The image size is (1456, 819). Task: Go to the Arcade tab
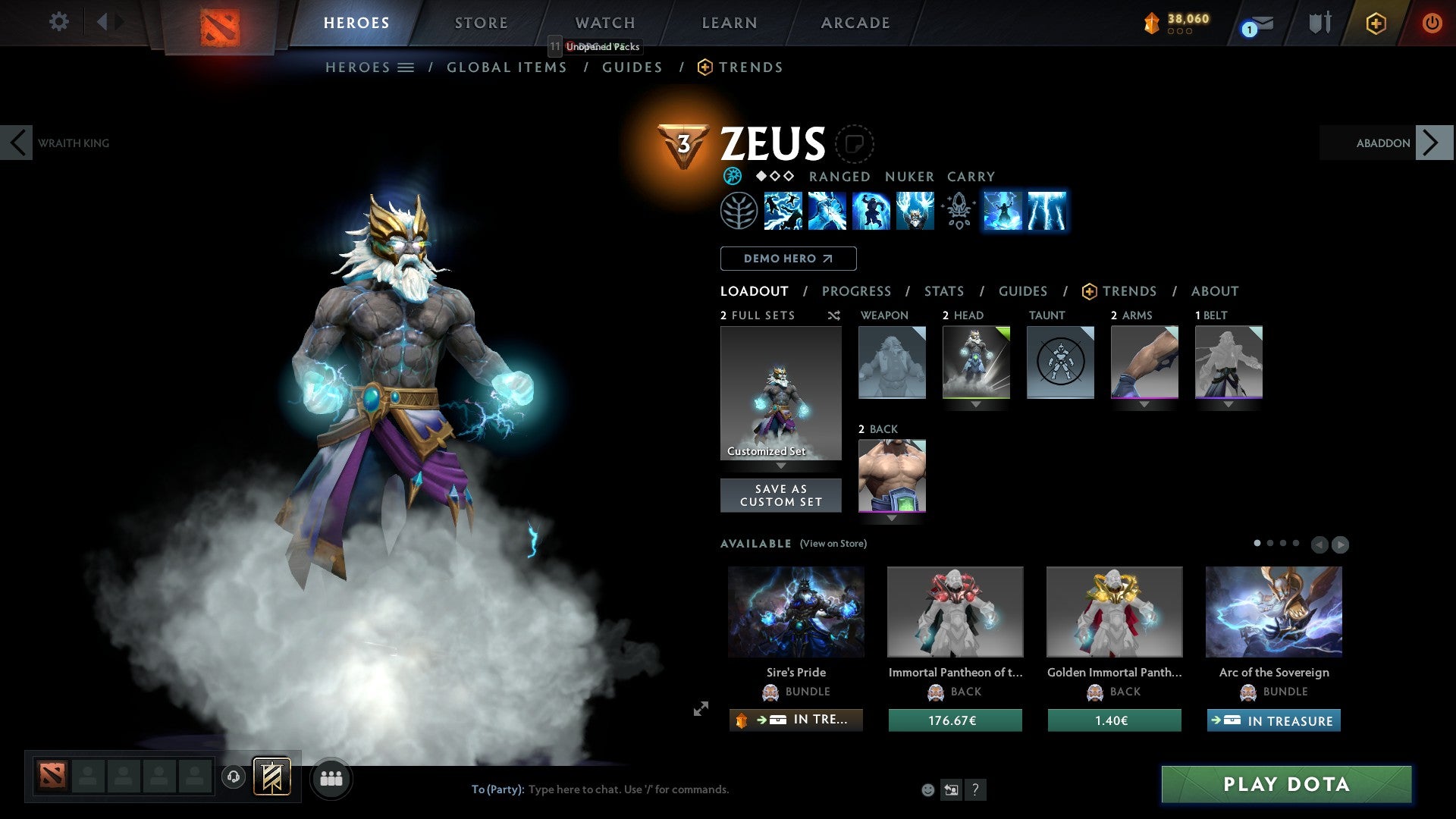tap(855, 23)
